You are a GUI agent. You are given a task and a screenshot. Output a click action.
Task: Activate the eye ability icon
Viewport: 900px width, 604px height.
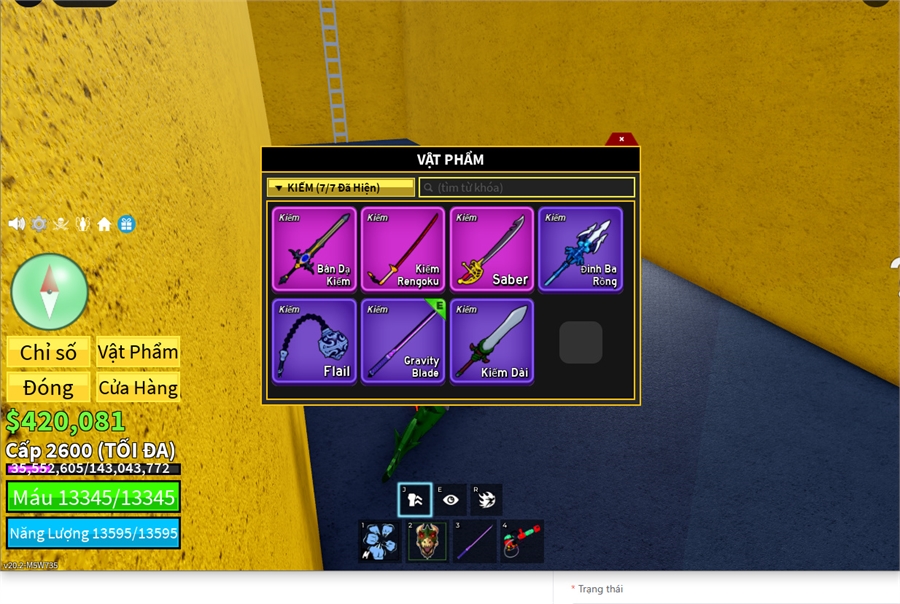pyautogui.click(x=450, y=499)
